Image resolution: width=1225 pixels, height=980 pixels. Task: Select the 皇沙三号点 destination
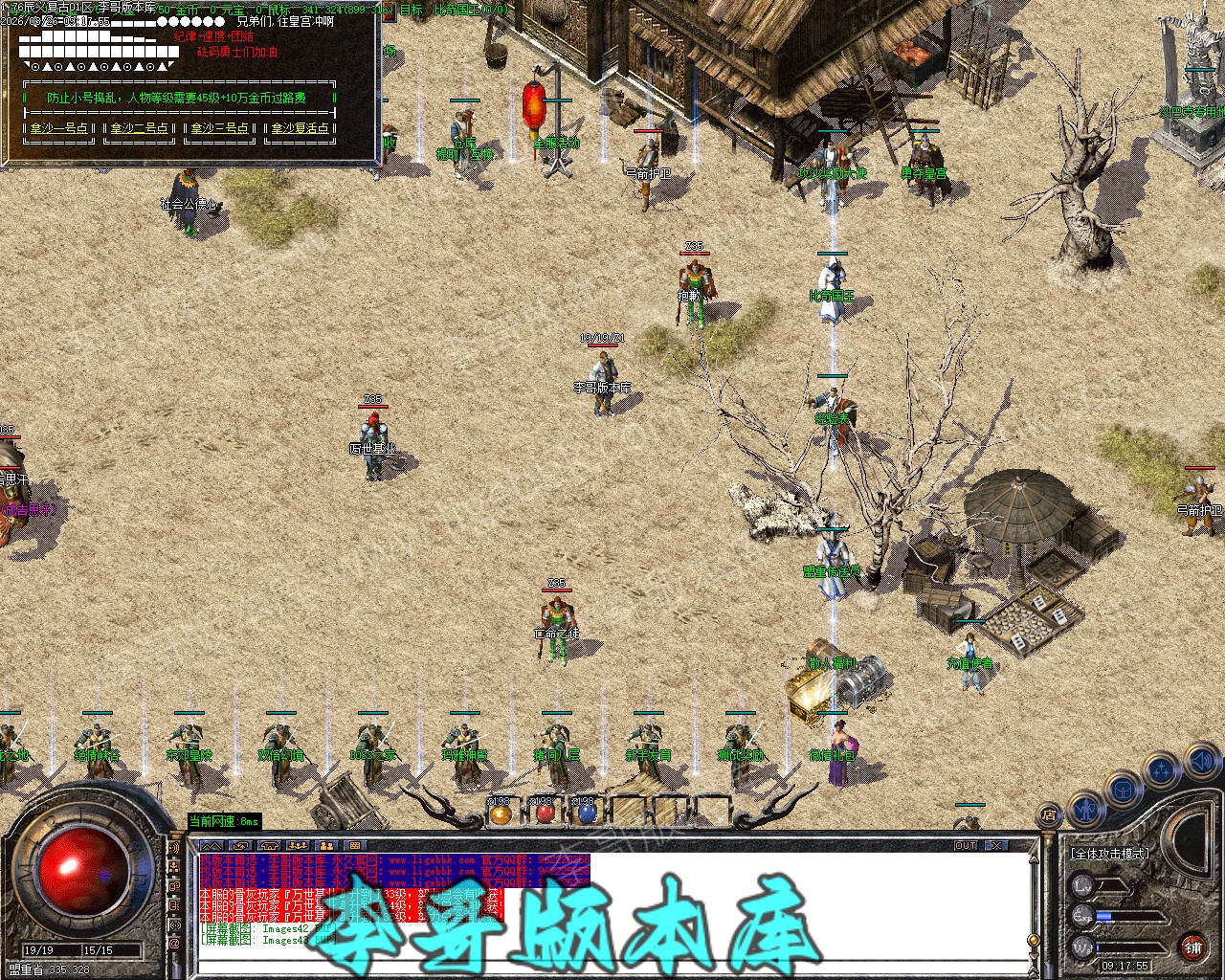tap(220, 128)
